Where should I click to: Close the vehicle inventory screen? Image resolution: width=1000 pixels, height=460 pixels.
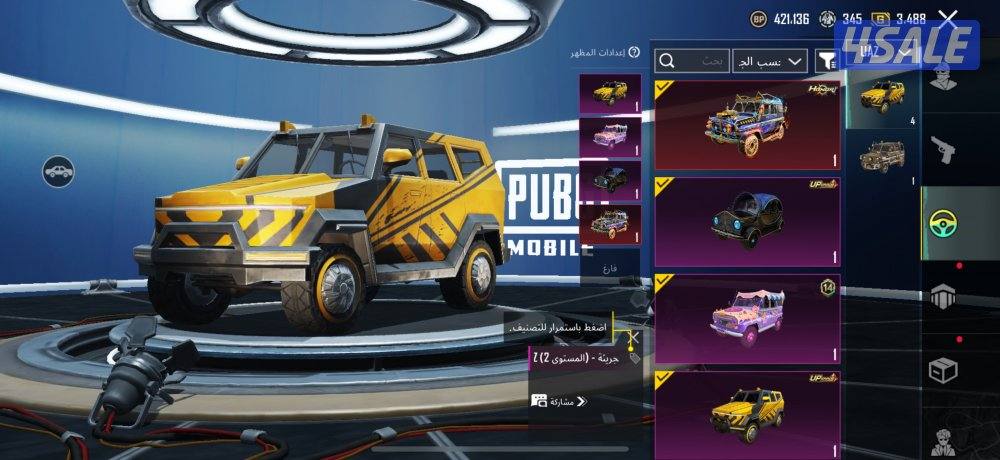[948, 16]
